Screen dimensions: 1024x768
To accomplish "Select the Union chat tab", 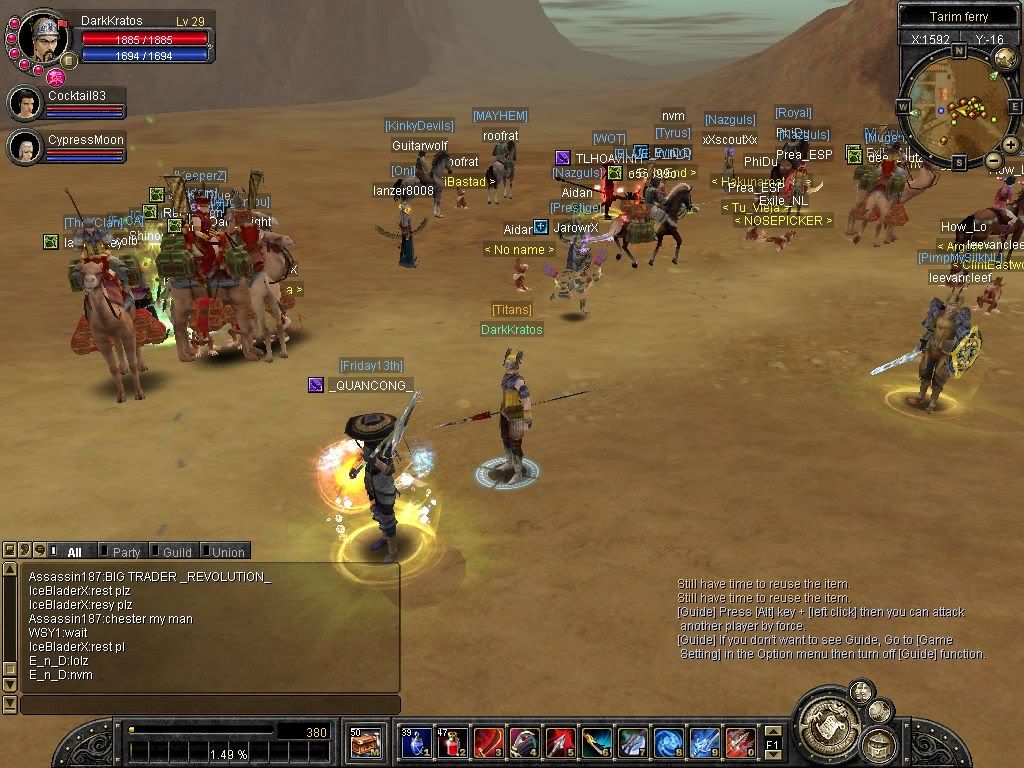I will [227, 551].
